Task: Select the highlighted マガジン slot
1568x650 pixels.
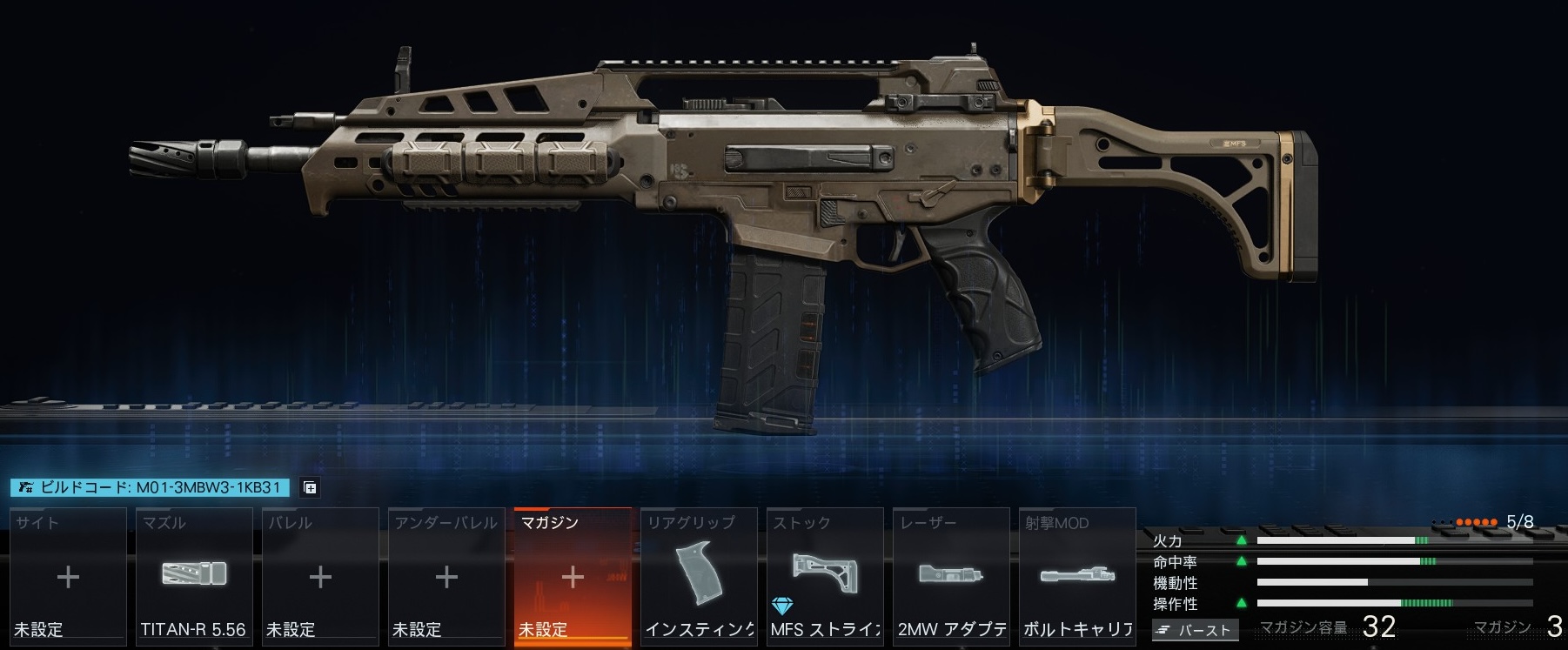Action: [573, 576]
